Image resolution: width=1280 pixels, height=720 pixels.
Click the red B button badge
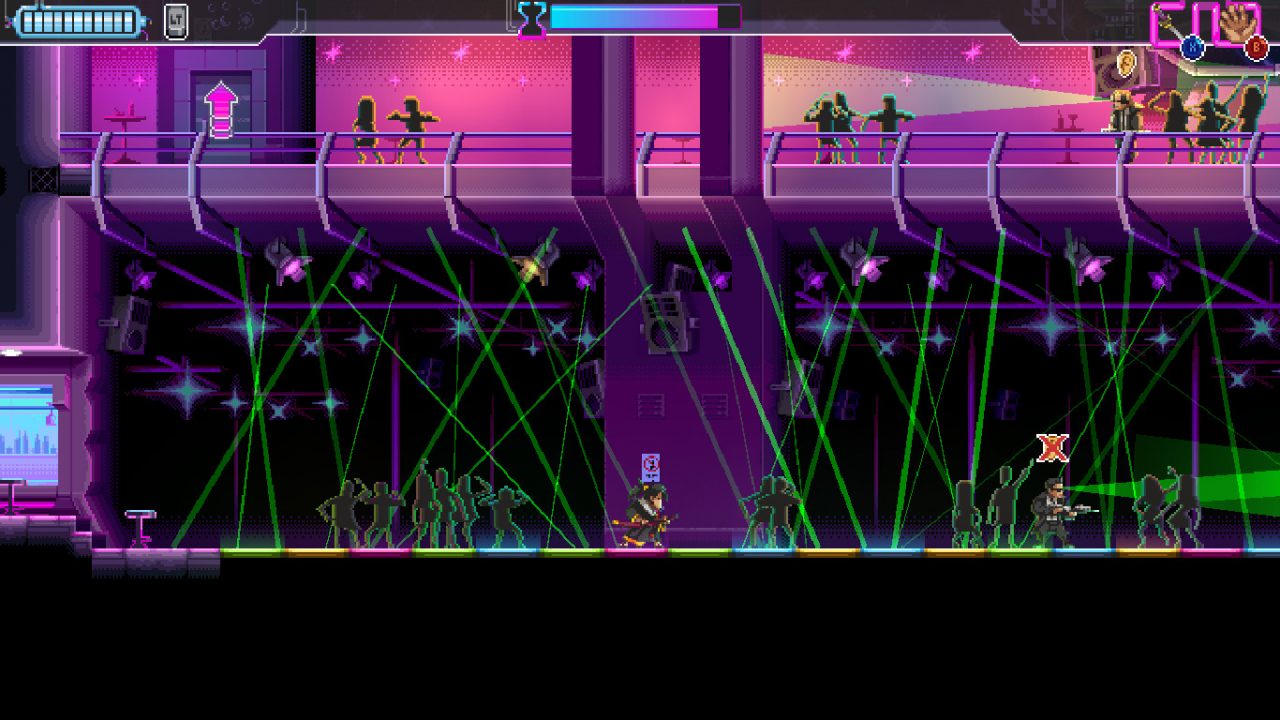(x=1255, y=47)
